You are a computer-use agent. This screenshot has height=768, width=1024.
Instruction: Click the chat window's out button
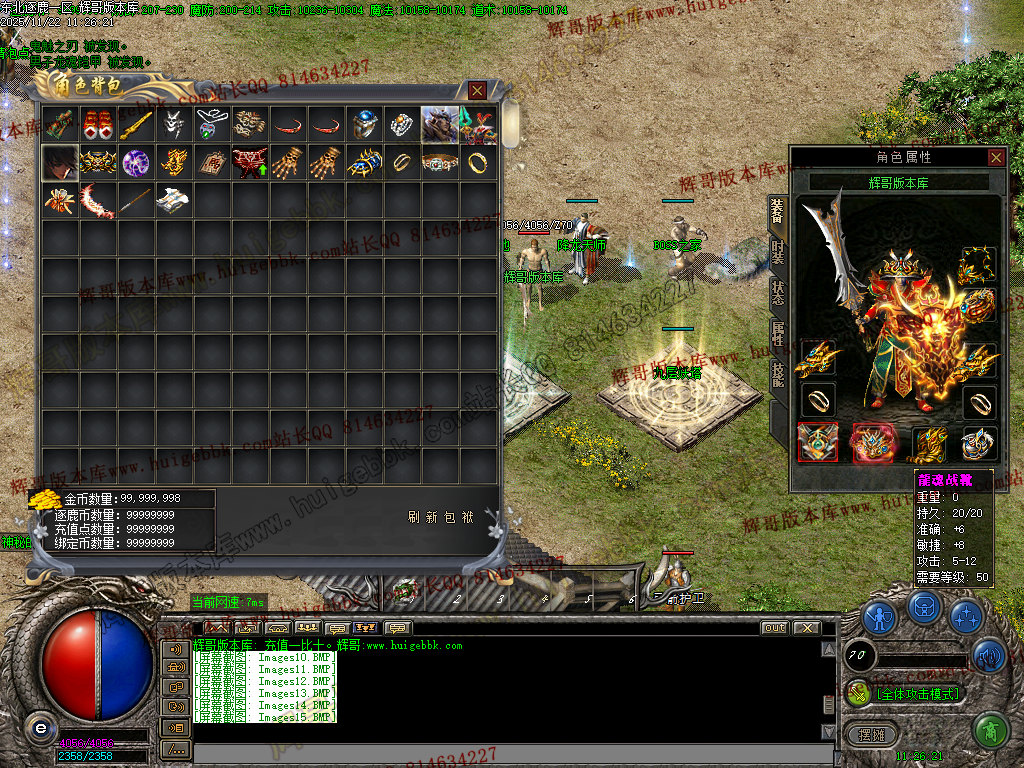(x=775, y=628)
